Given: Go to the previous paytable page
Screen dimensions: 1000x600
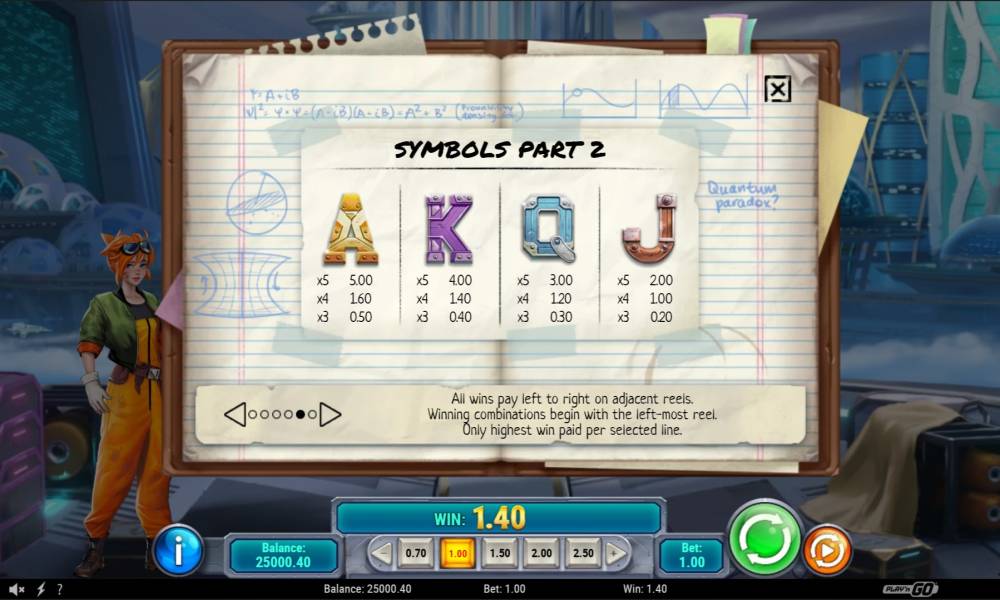Looking at the screenshot, I should [235, 414].
